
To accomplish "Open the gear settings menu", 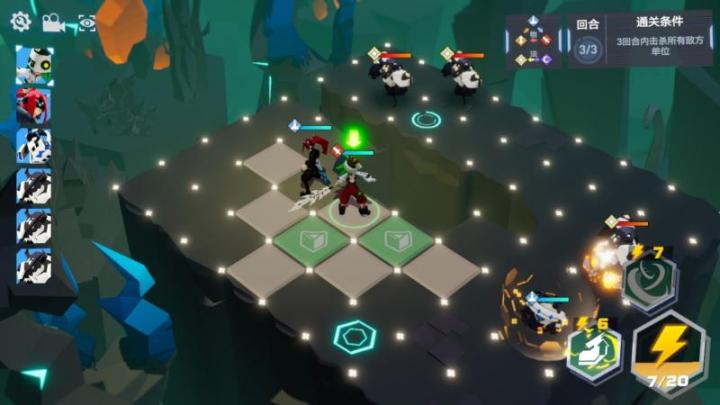I will pyautogui.click(x=20, y=20).
